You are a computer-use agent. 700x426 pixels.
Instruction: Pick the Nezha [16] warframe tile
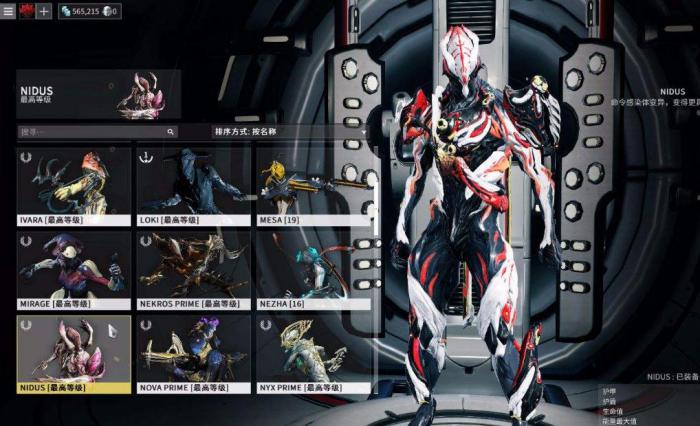point(313,269)
